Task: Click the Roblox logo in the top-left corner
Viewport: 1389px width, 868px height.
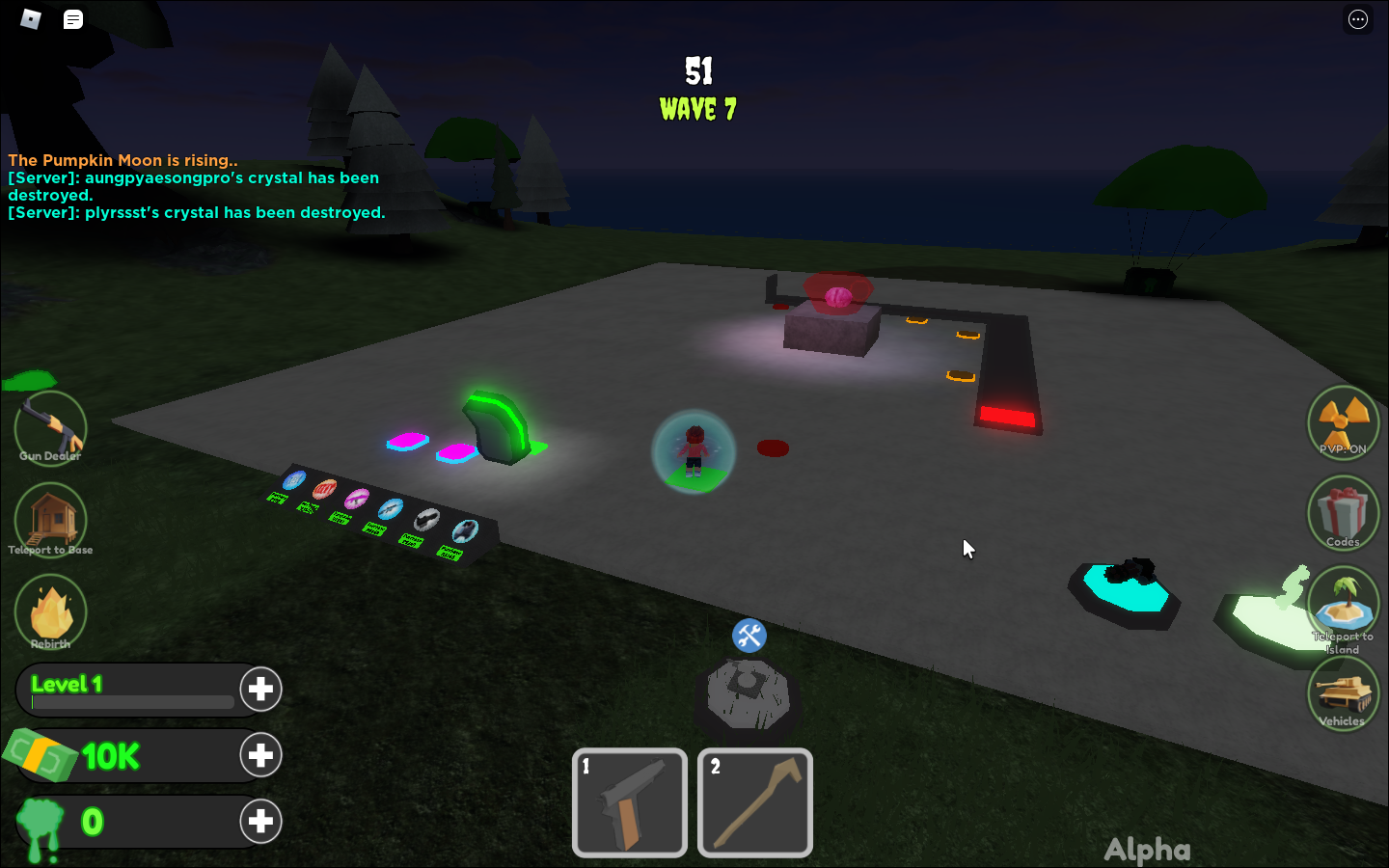Action: coord(29,18)
